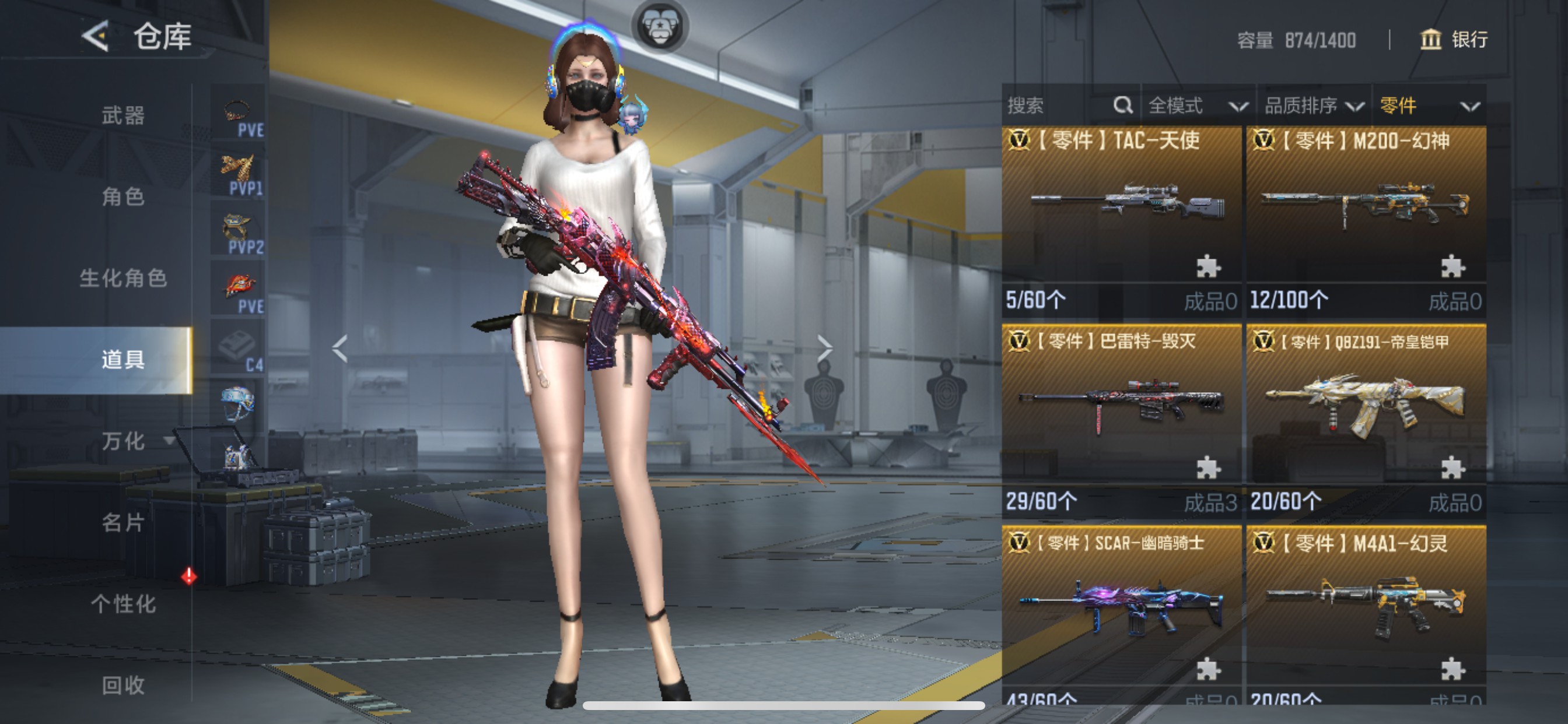
Task: Open the 名片 category
Action: [x=123, y=523]
